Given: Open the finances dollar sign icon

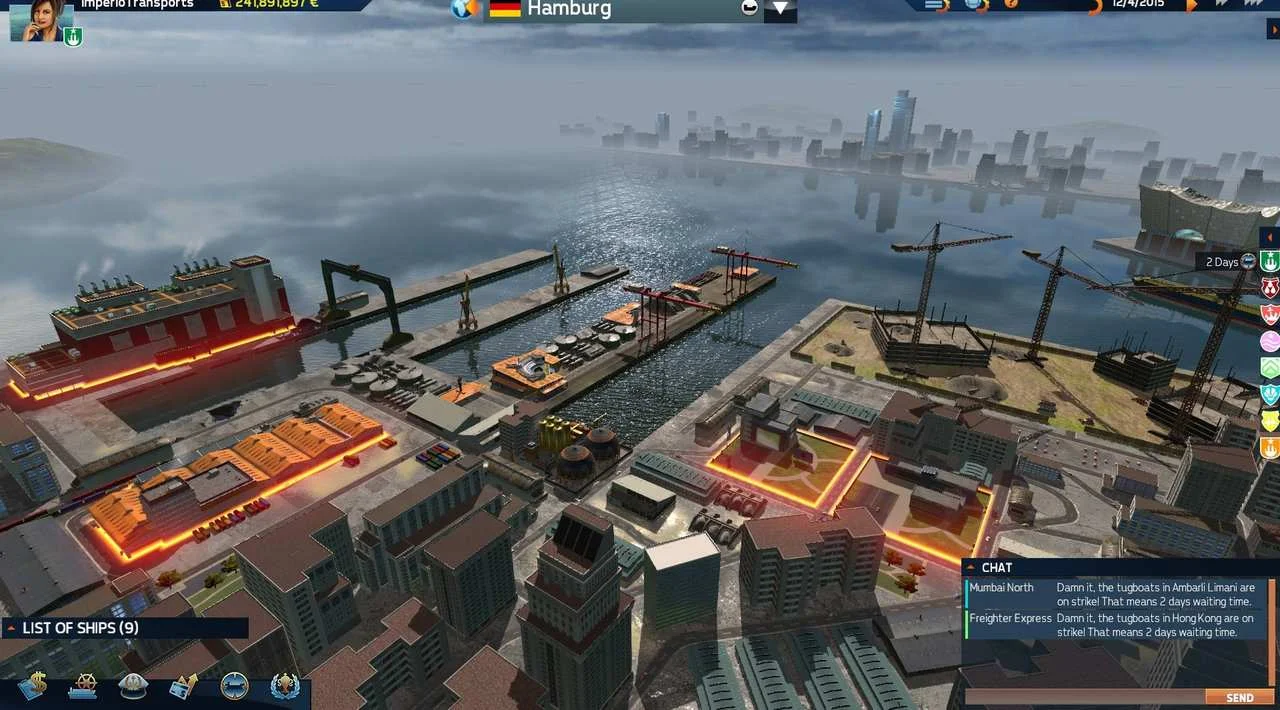Looking at the screenshot, I should click(x=32, y=687).
